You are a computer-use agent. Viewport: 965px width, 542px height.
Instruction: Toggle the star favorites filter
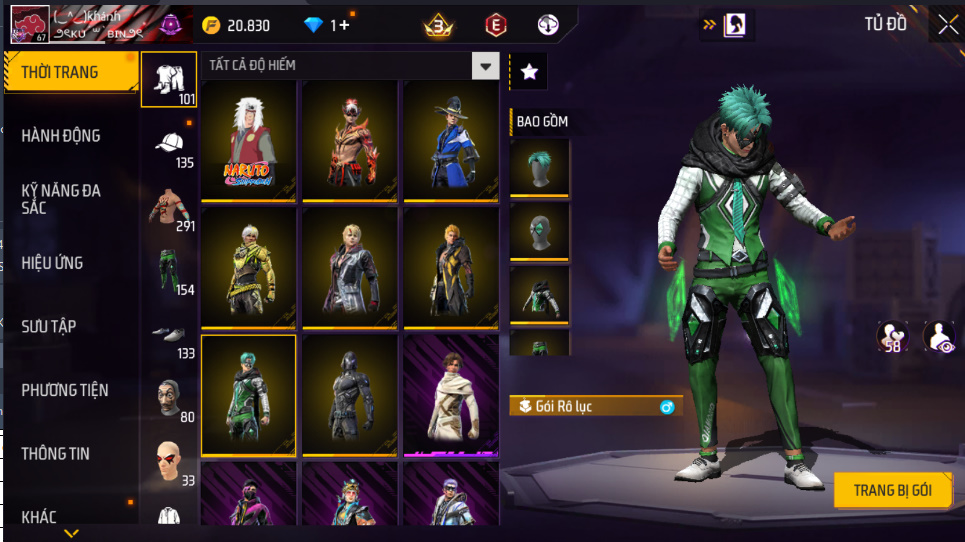pyautogui.click(x=529, y=72)
